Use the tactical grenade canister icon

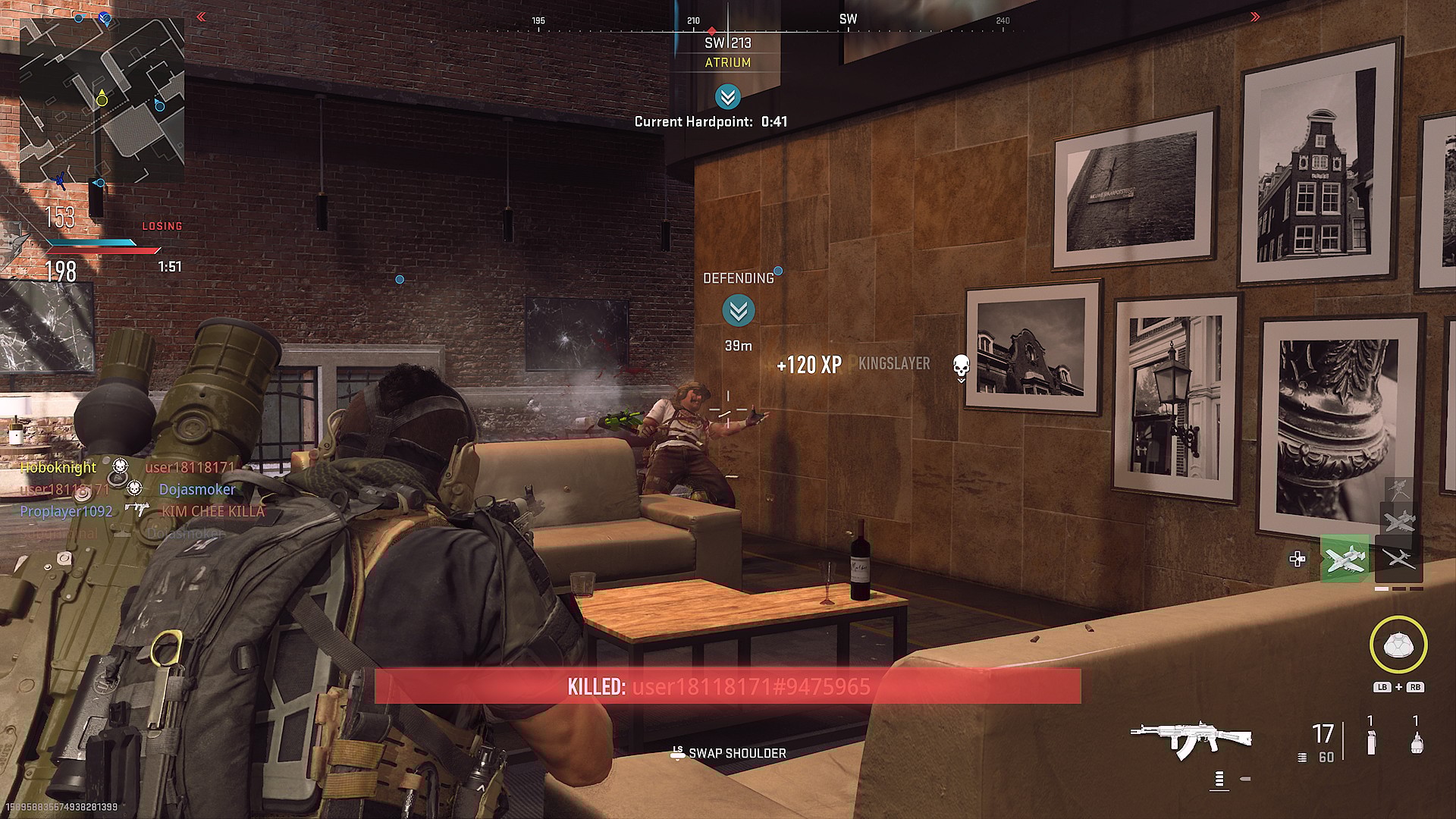1370,741
